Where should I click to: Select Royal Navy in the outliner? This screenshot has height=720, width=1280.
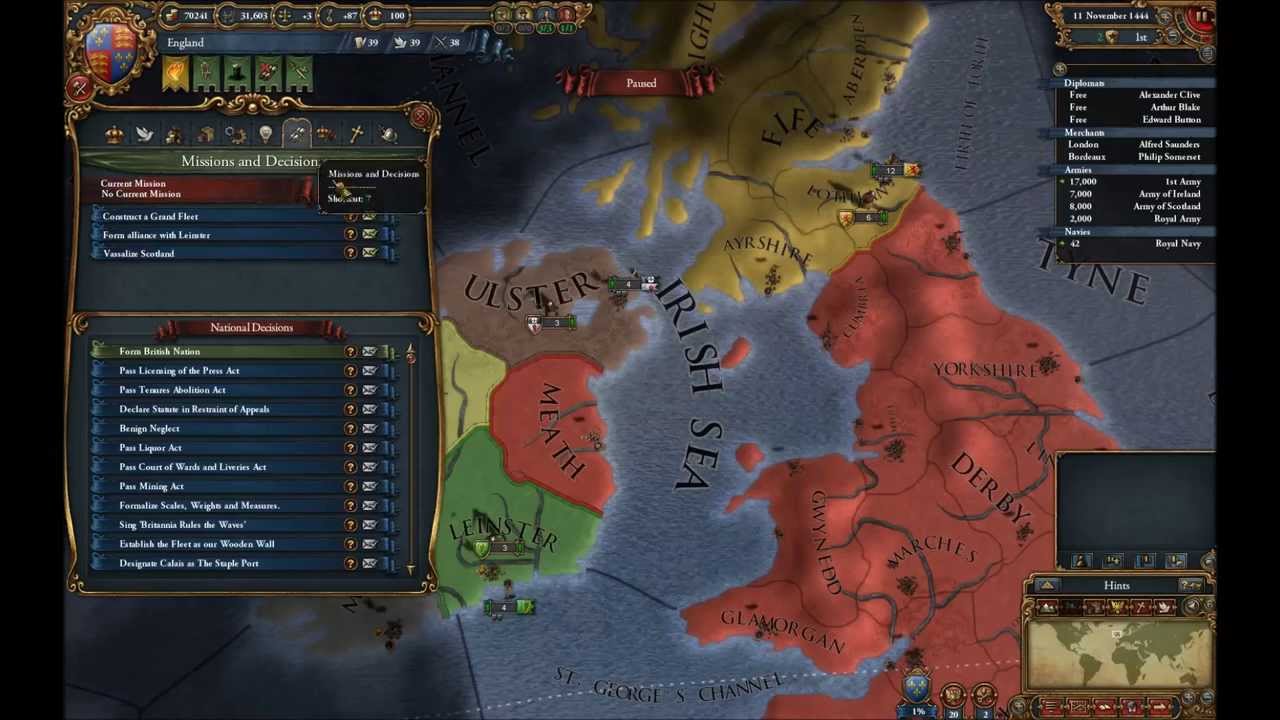tap(1176, 243)
